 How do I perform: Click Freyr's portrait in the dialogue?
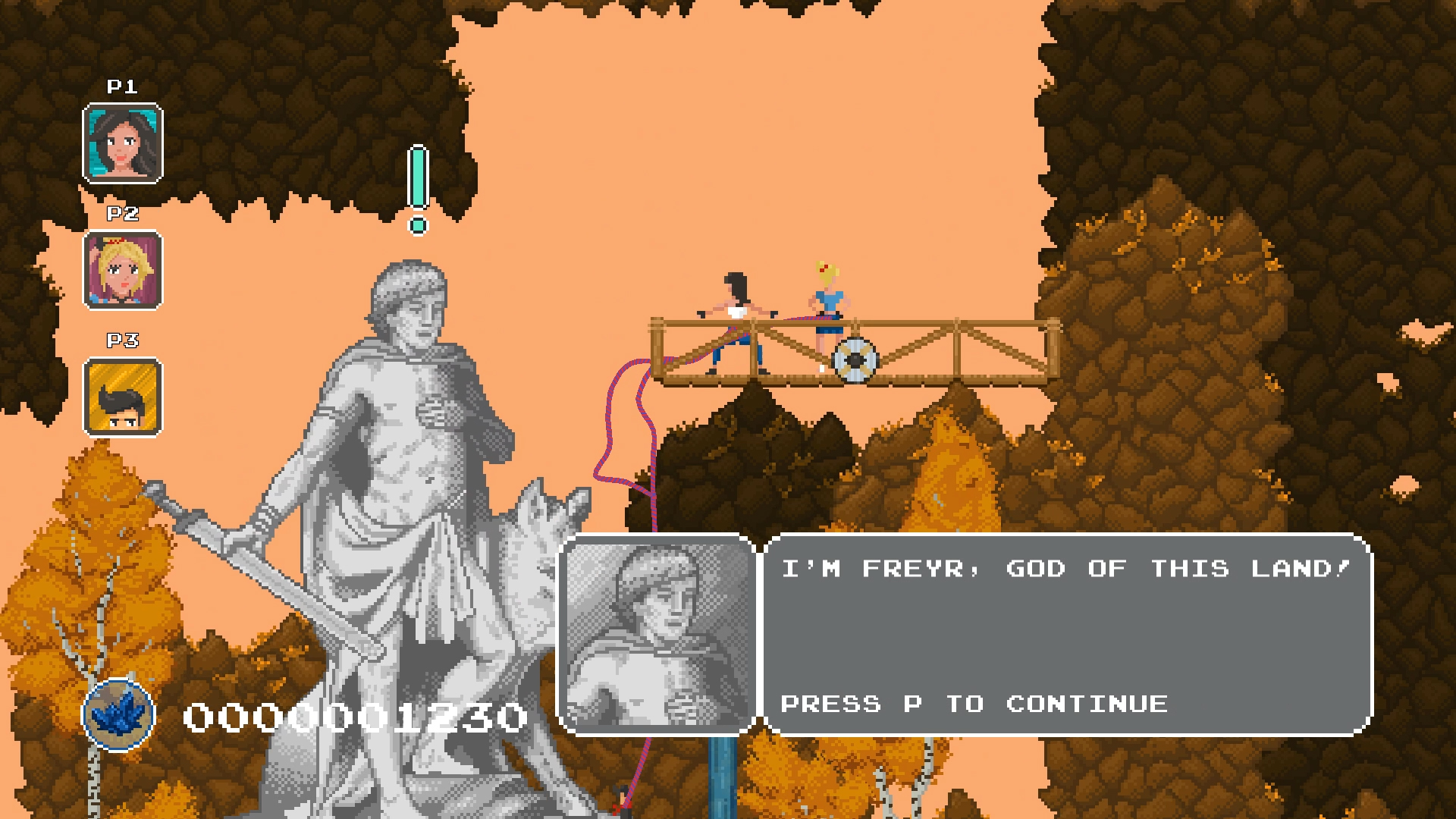tap(657, 635)
